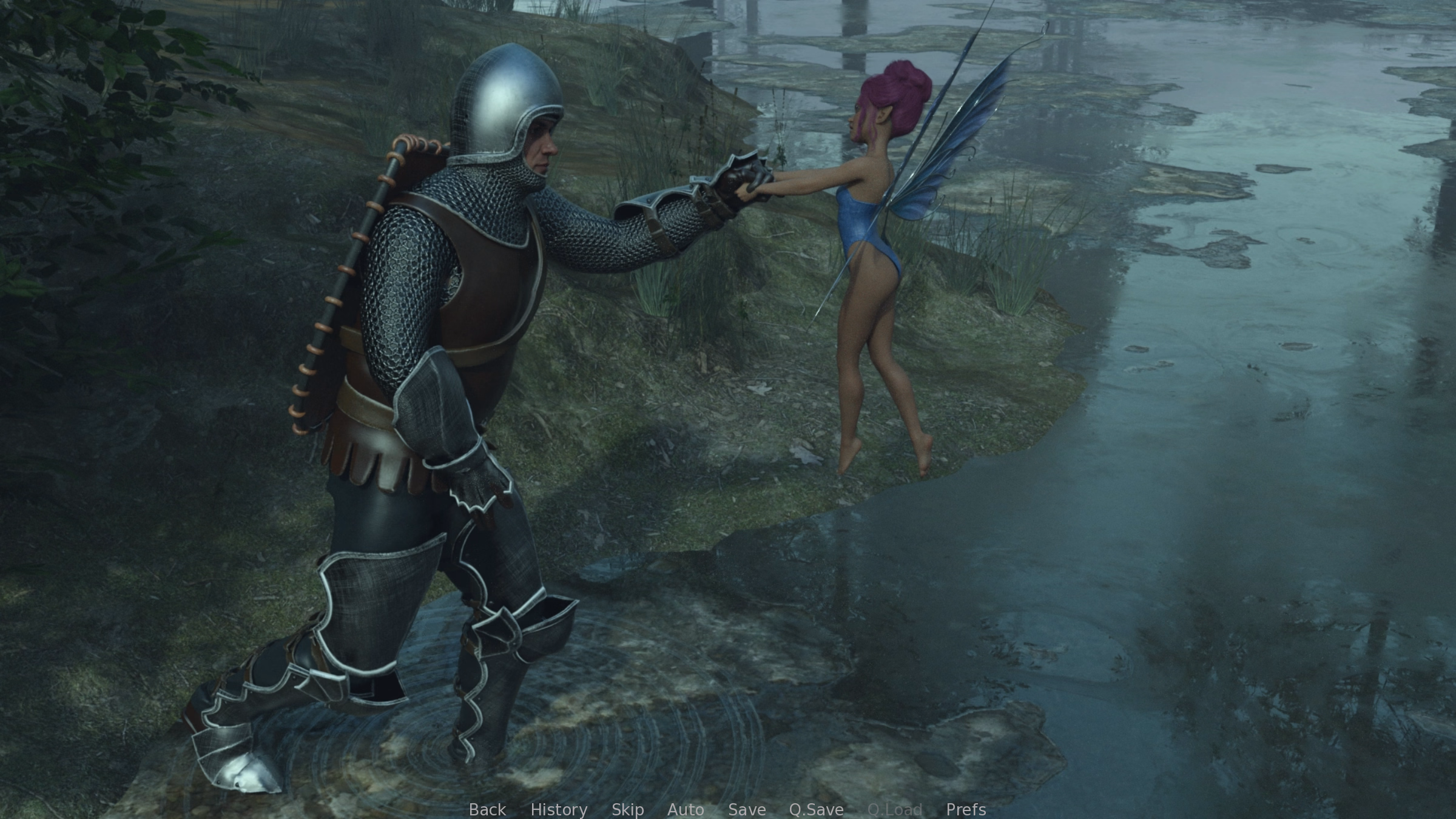This screenshot has height=819, width=1456.
Task: Click History to review past conversations
Action: (x=559, y=809)
